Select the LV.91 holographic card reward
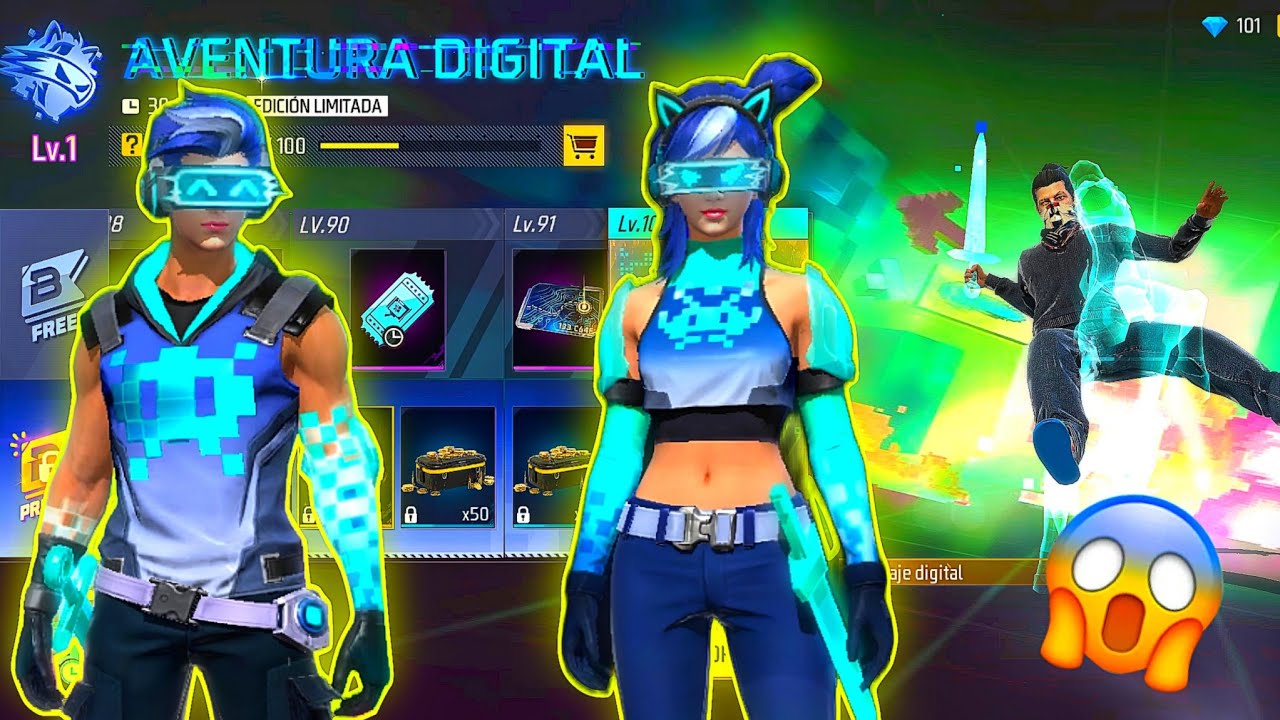This screenshot has width=1280, height=720. [558, 308]
